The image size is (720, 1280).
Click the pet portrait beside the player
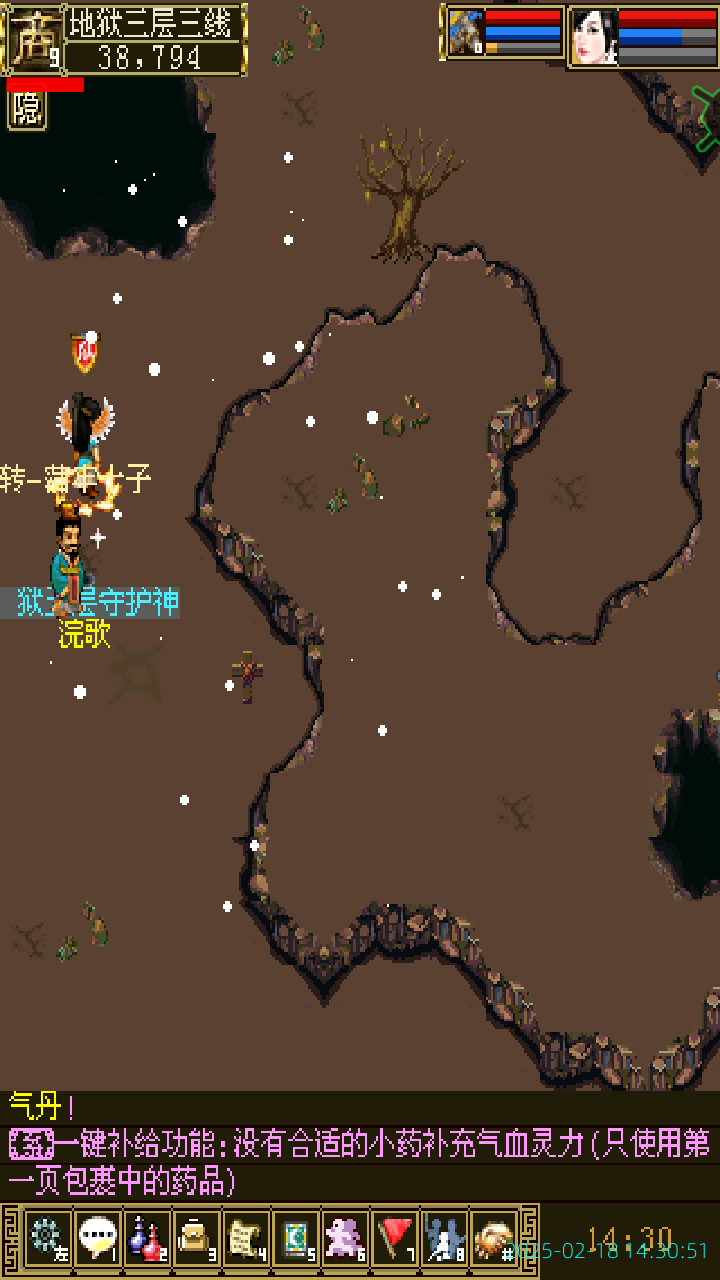[466, 34]
